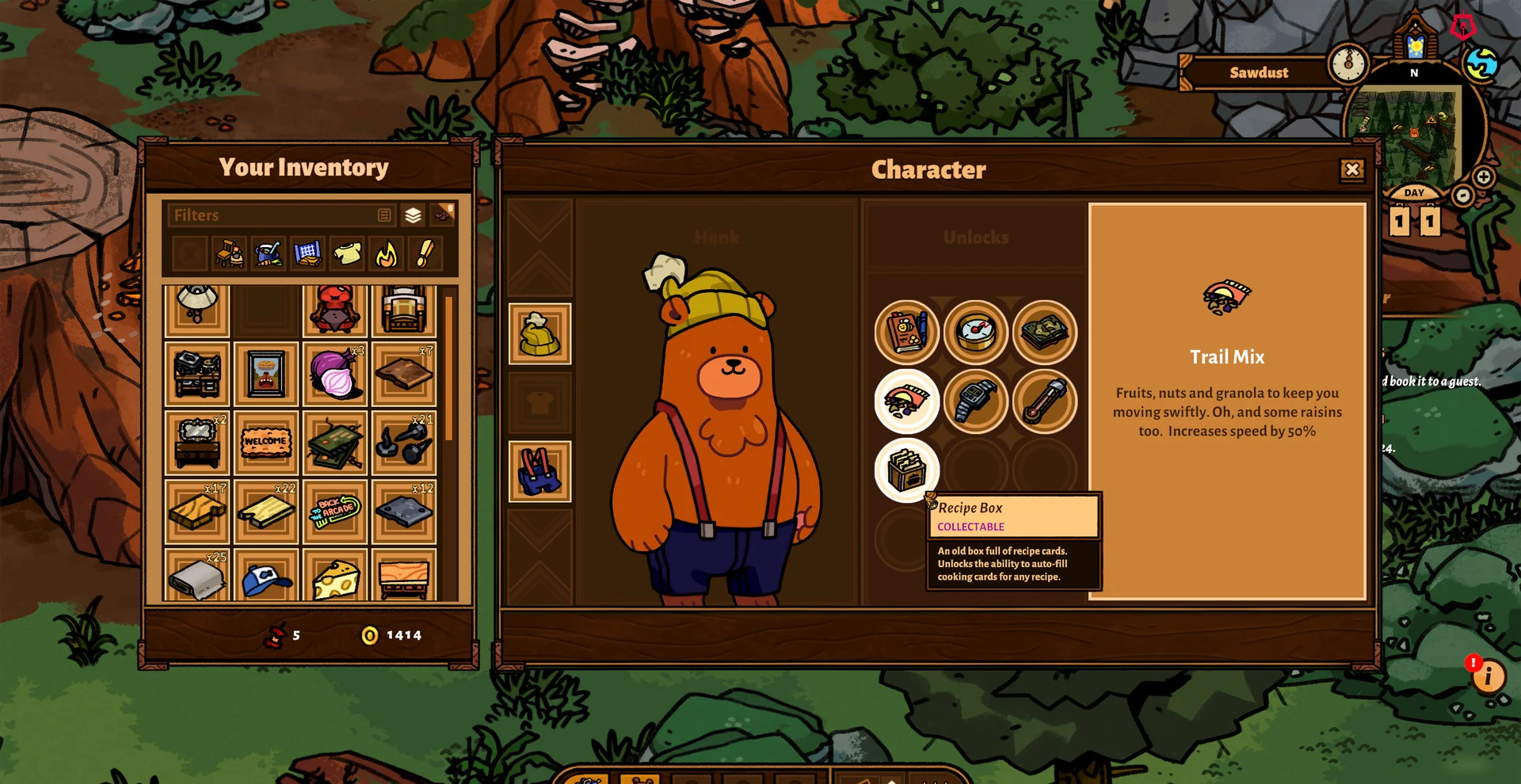Viewport: 1521px width, 784px height.
Task: Filter inventory by clothing shirt icon
Action: [x=347, y=254]
